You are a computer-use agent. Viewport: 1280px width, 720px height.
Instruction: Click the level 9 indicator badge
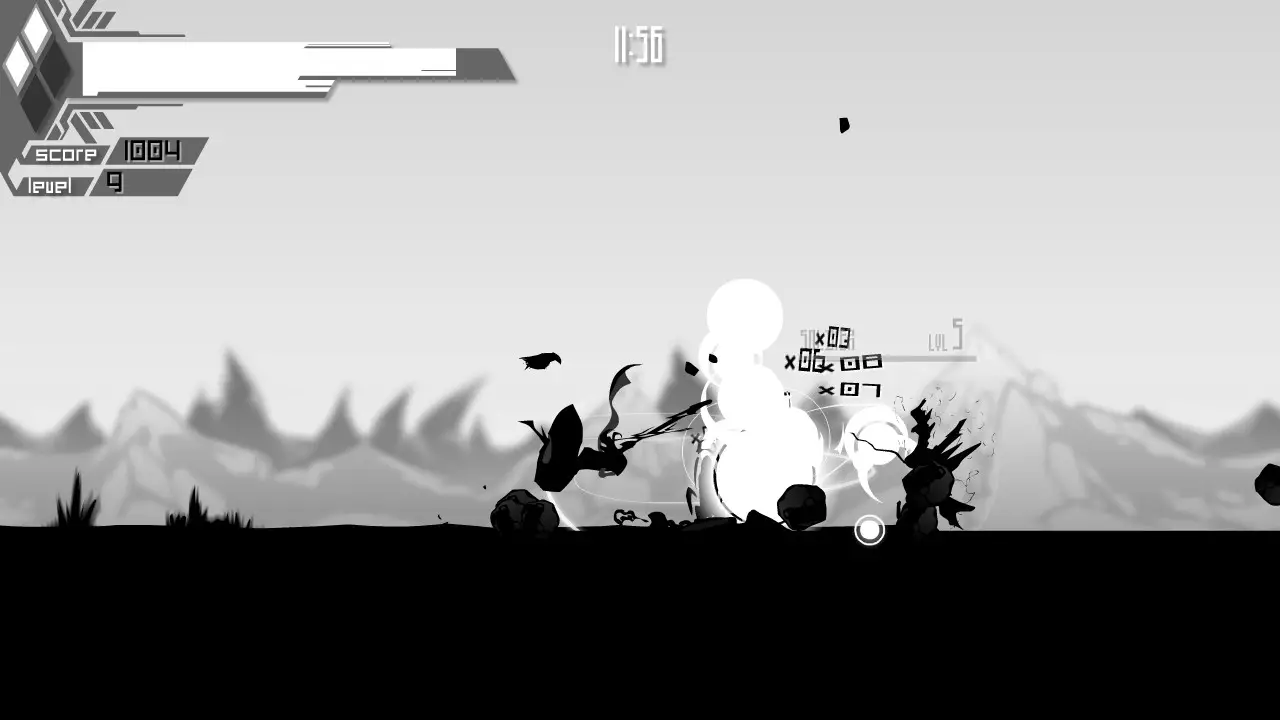pos(115,184)
